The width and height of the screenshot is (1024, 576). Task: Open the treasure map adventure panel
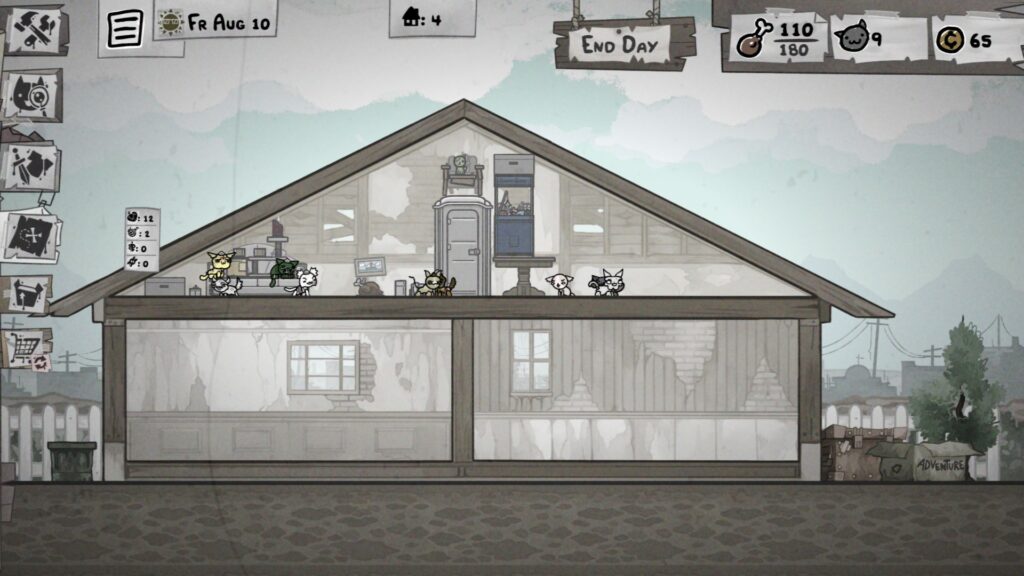30,236
